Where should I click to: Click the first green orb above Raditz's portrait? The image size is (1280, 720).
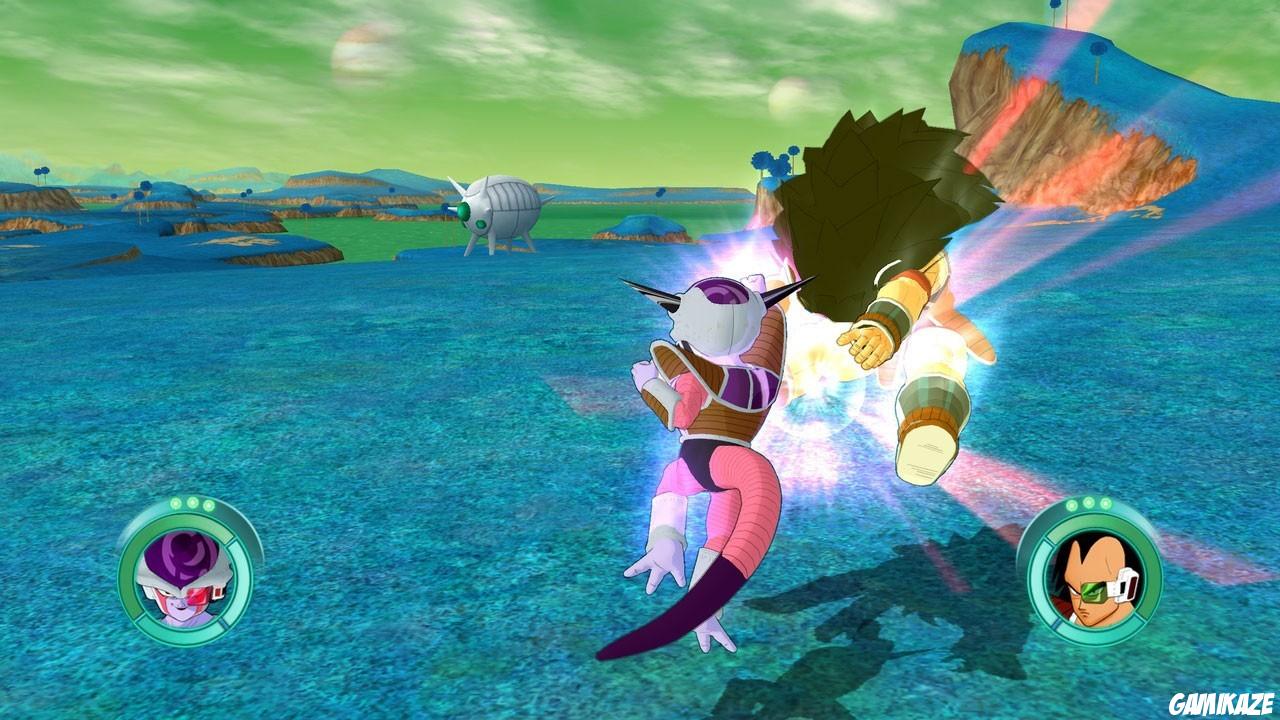point(1071,505)
